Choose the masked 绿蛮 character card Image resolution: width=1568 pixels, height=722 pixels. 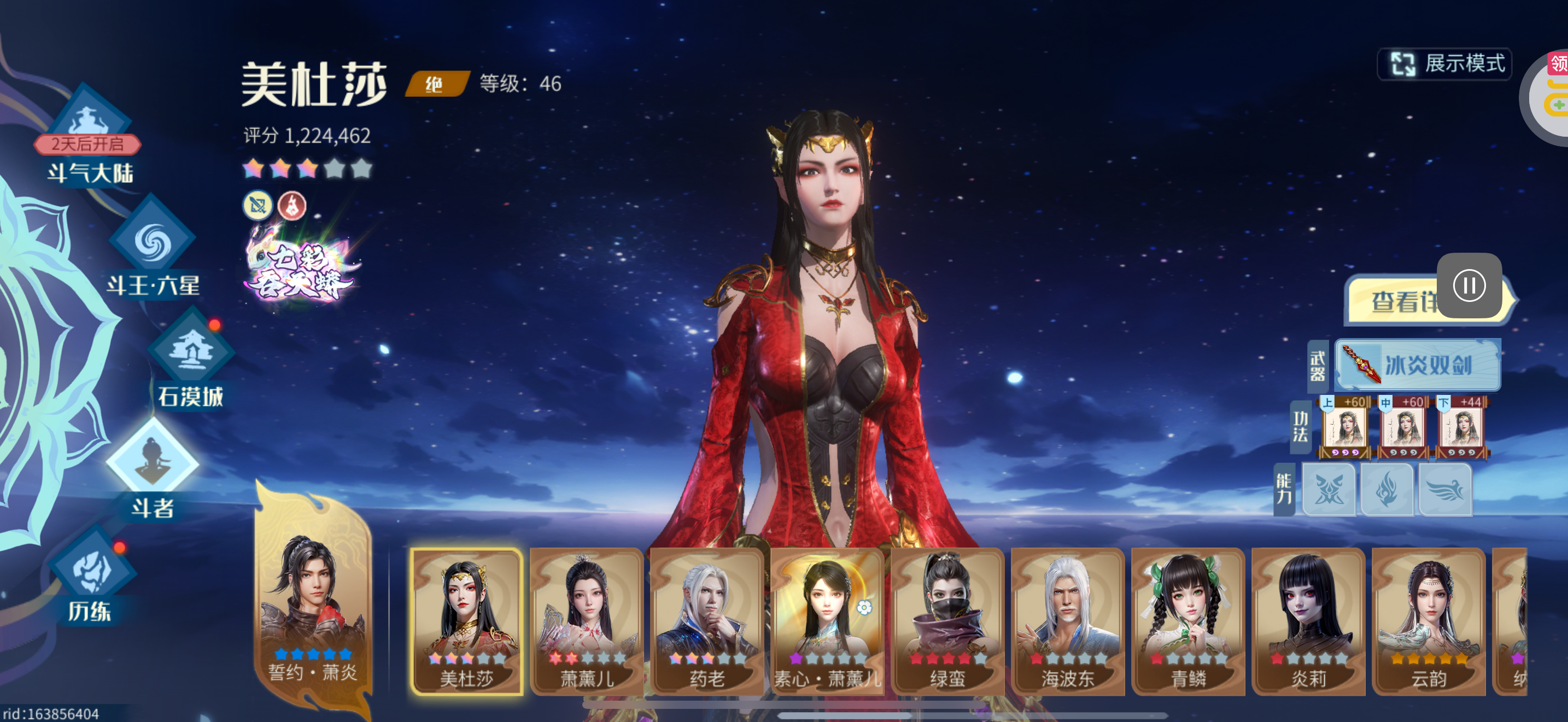coord(947,621)
